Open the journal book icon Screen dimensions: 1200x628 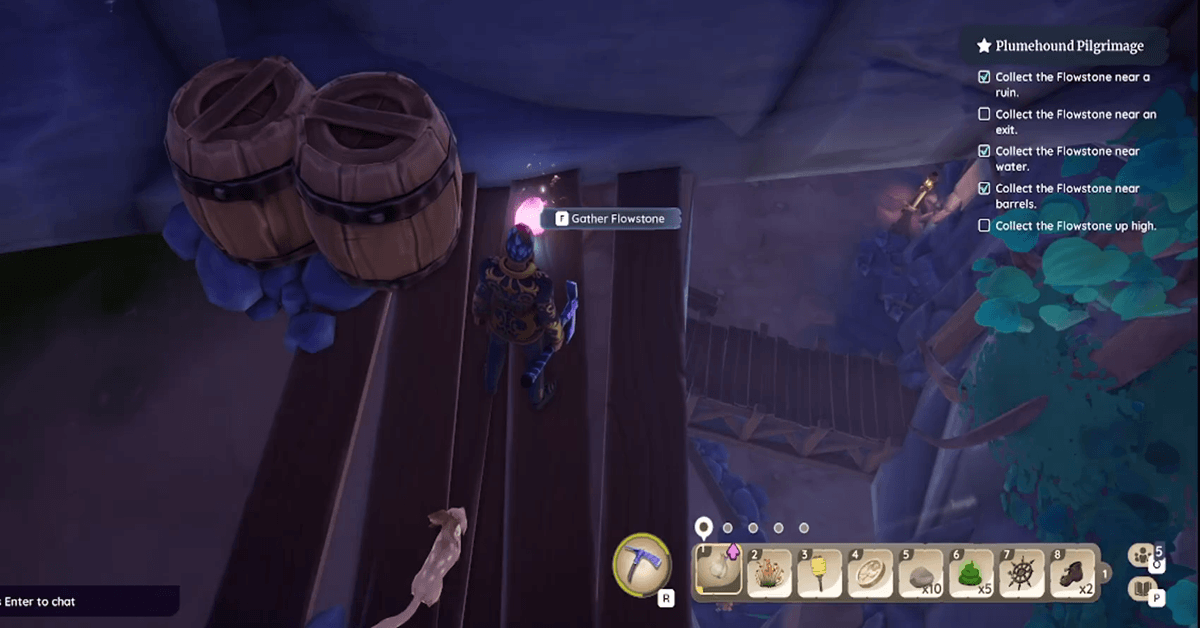click(1141, 590)
